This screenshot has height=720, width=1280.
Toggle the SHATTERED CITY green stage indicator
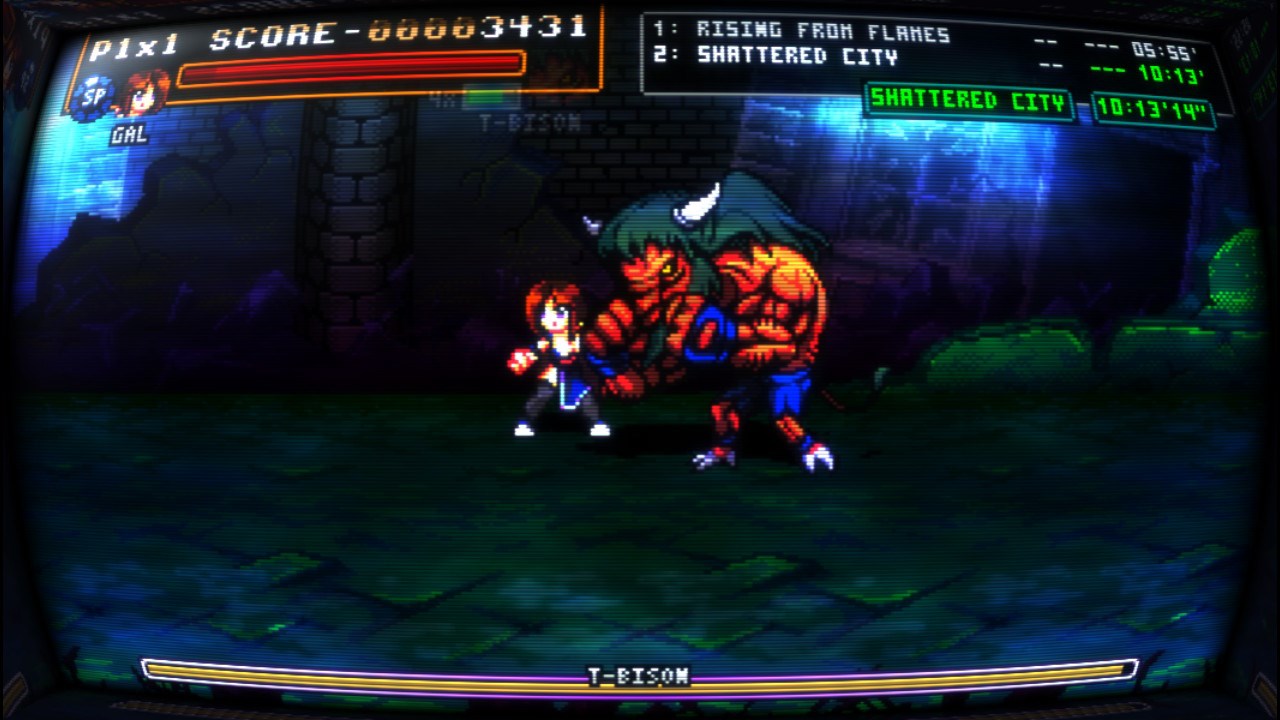[x=972, y=104]
